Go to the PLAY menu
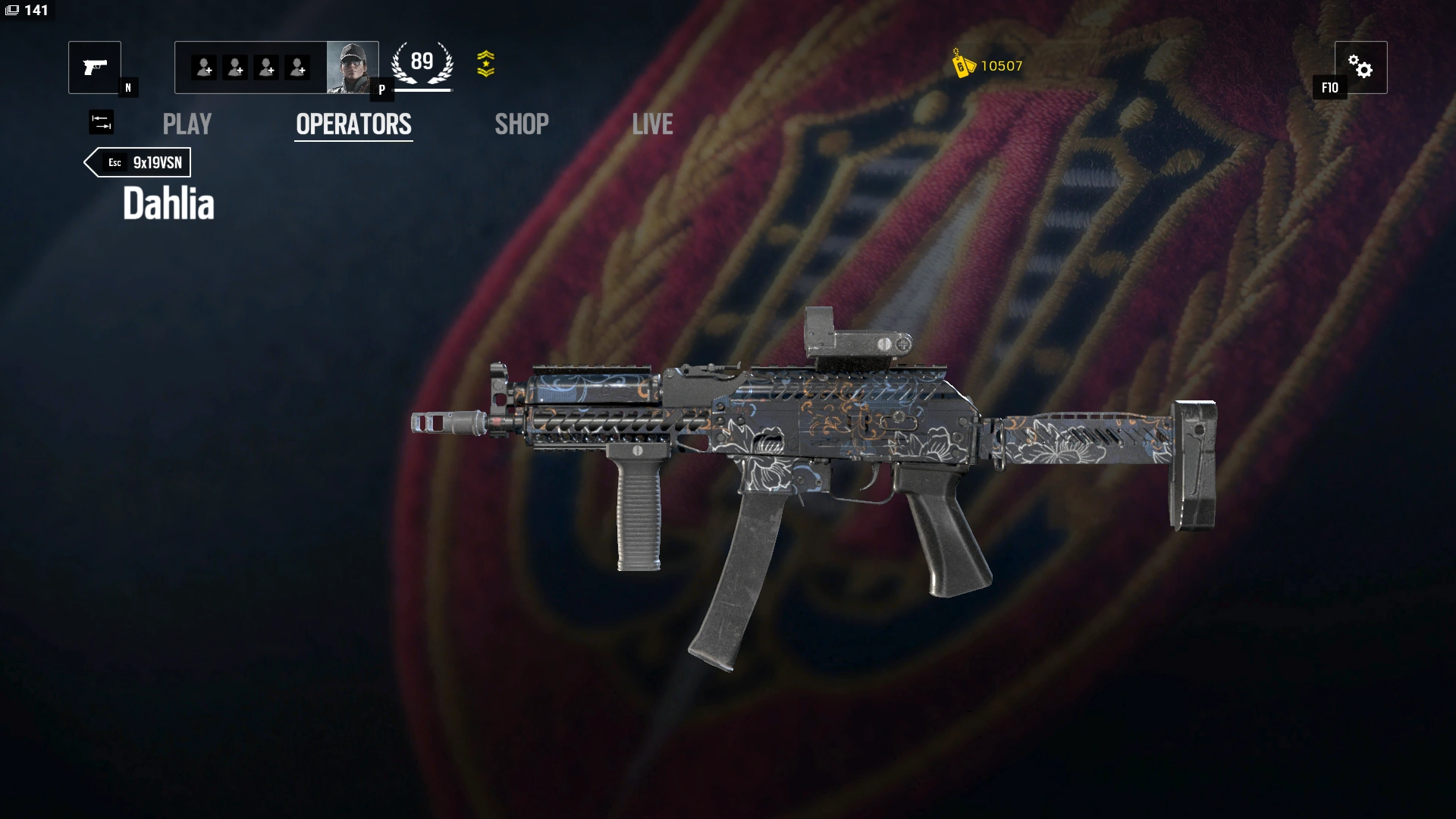The image size is (1456, 819). click(x=187, y=124)
